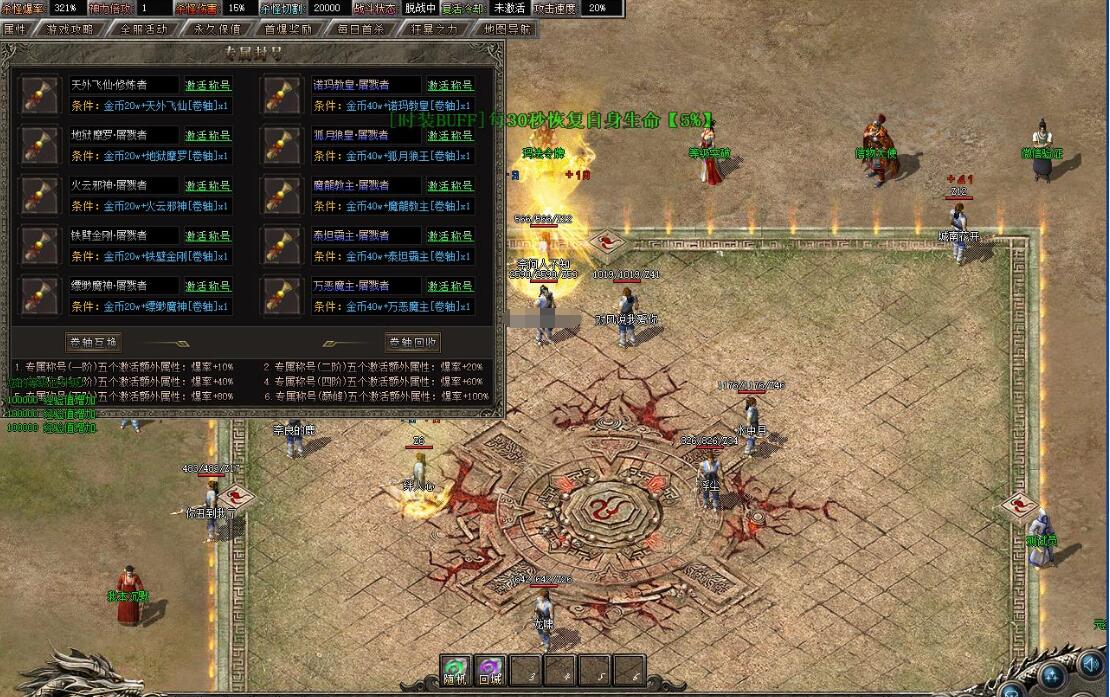Use the 回城 return-to-town hotbar item
The image size is (1110, 697).
(490, 670)
